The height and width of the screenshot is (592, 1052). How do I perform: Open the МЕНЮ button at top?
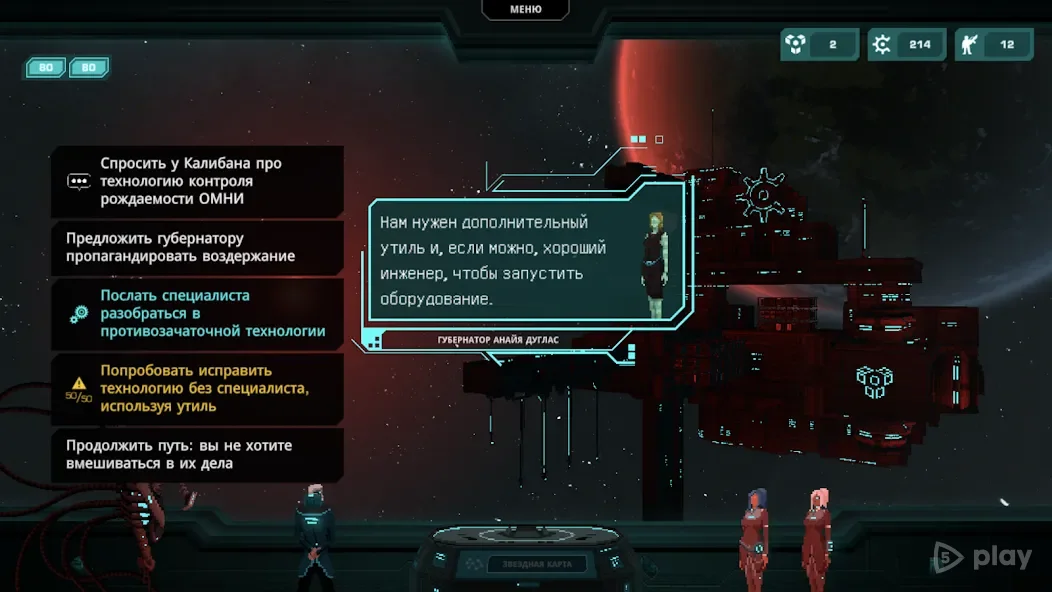(x=525, y=9)
